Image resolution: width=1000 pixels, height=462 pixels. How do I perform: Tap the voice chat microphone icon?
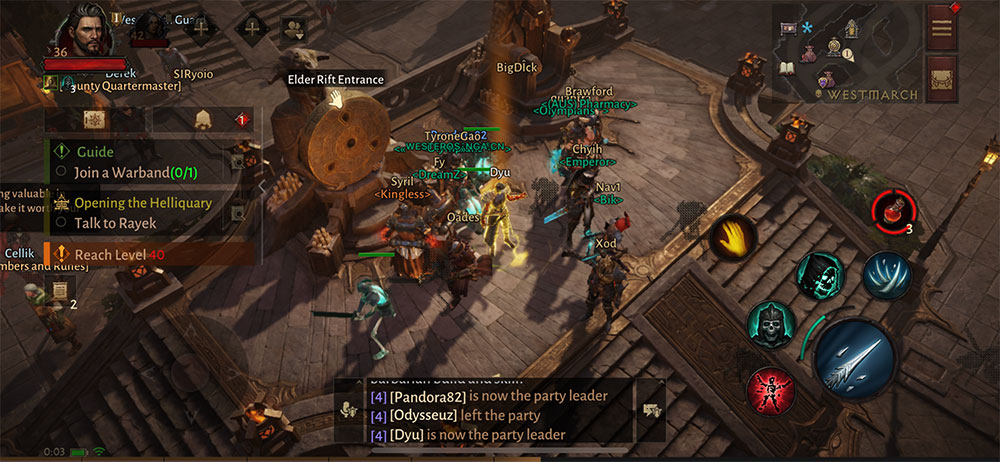(350, 410)
